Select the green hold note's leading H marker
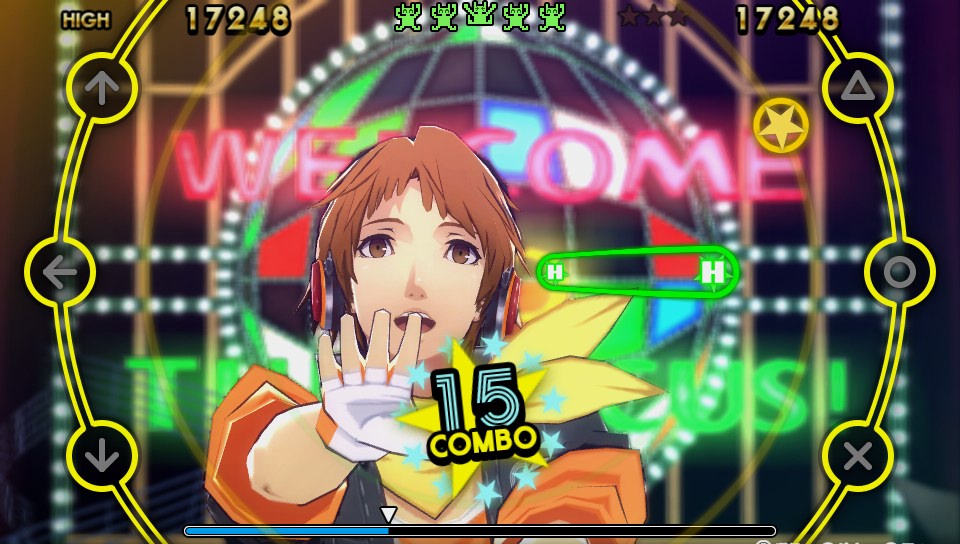Screen dimensions: 960x544 713,271
